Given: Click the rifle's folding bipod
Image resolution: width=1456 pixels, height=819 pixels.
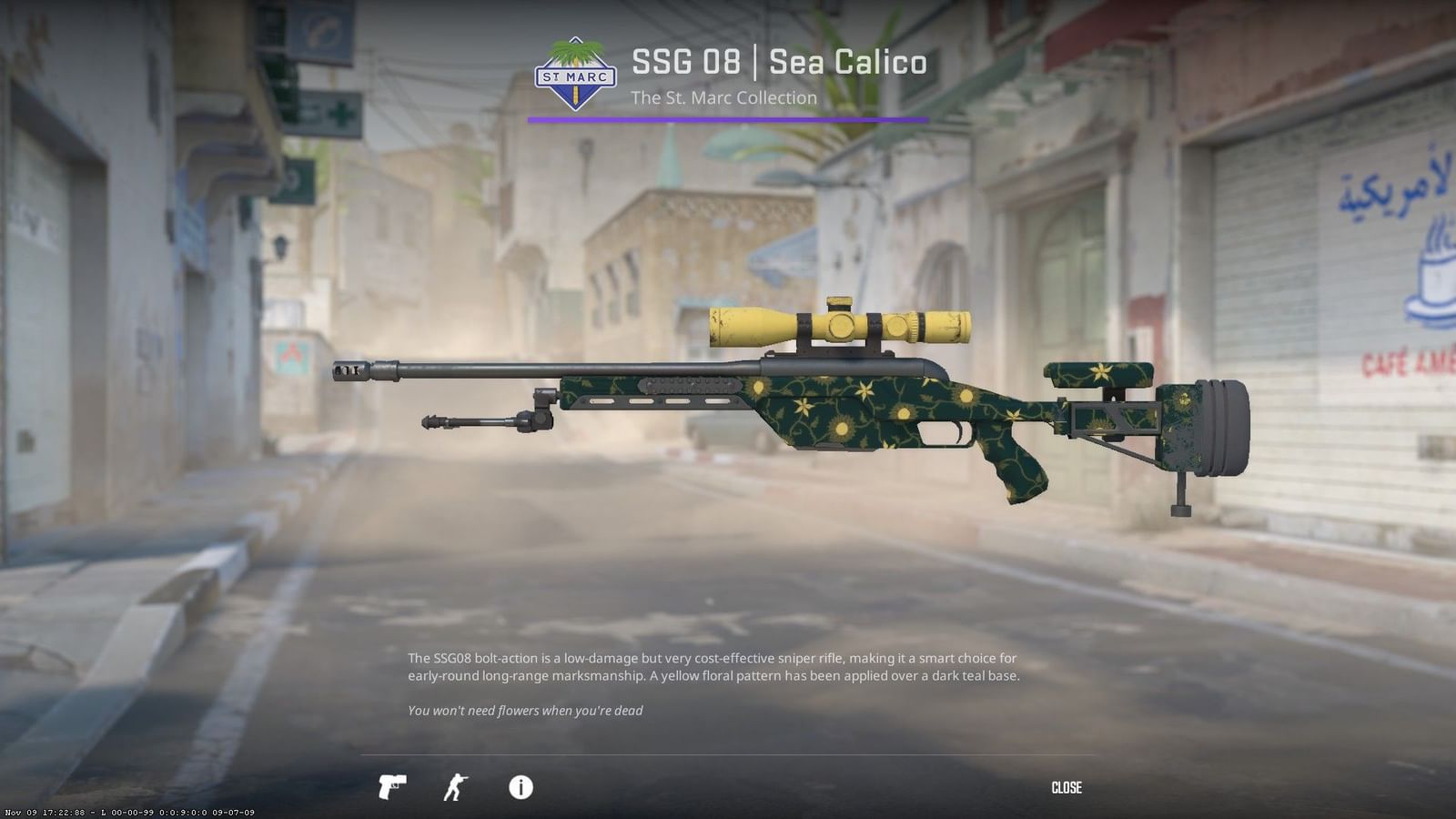Looking at the screenshot, I should [x=482, y=423].
